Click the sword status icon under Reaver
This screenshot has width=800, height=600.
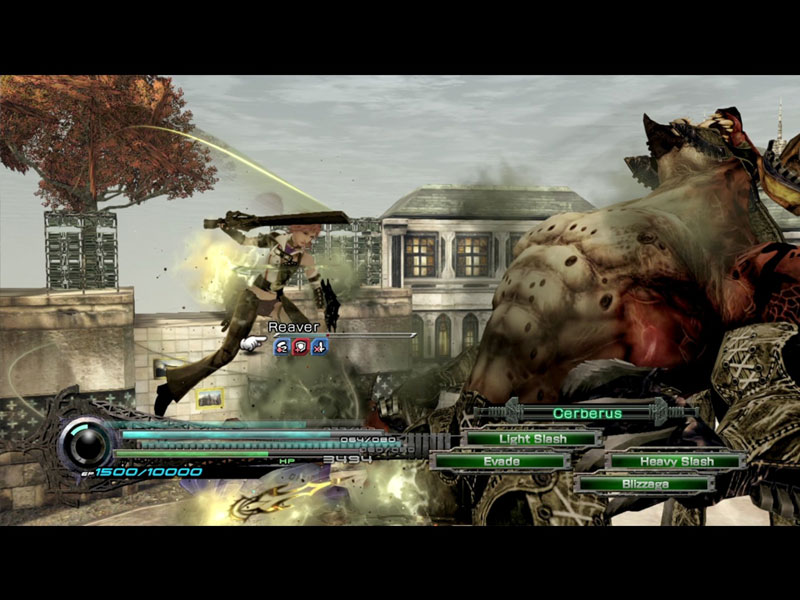(x=319, y=347)
